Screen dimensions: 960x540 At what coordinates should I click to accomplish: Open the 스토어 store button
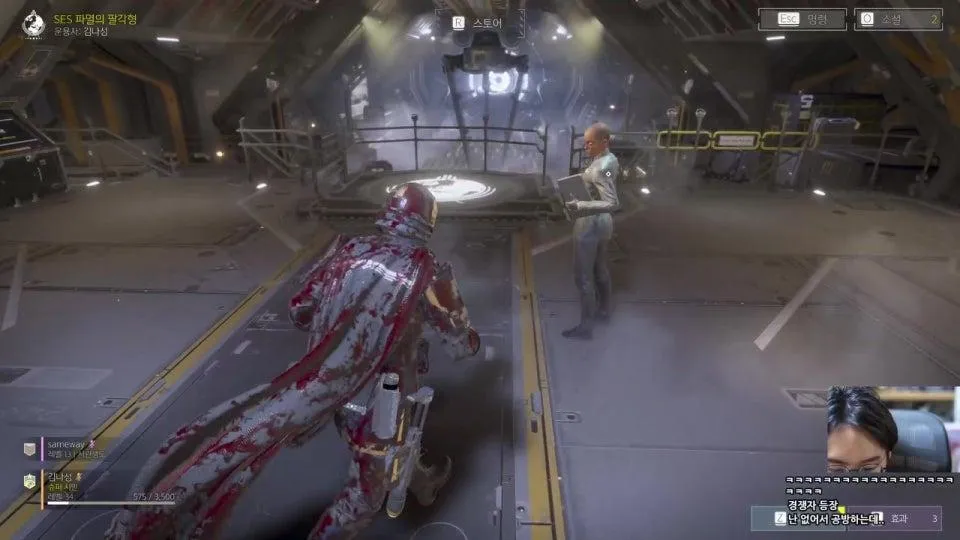click(476, 20)
